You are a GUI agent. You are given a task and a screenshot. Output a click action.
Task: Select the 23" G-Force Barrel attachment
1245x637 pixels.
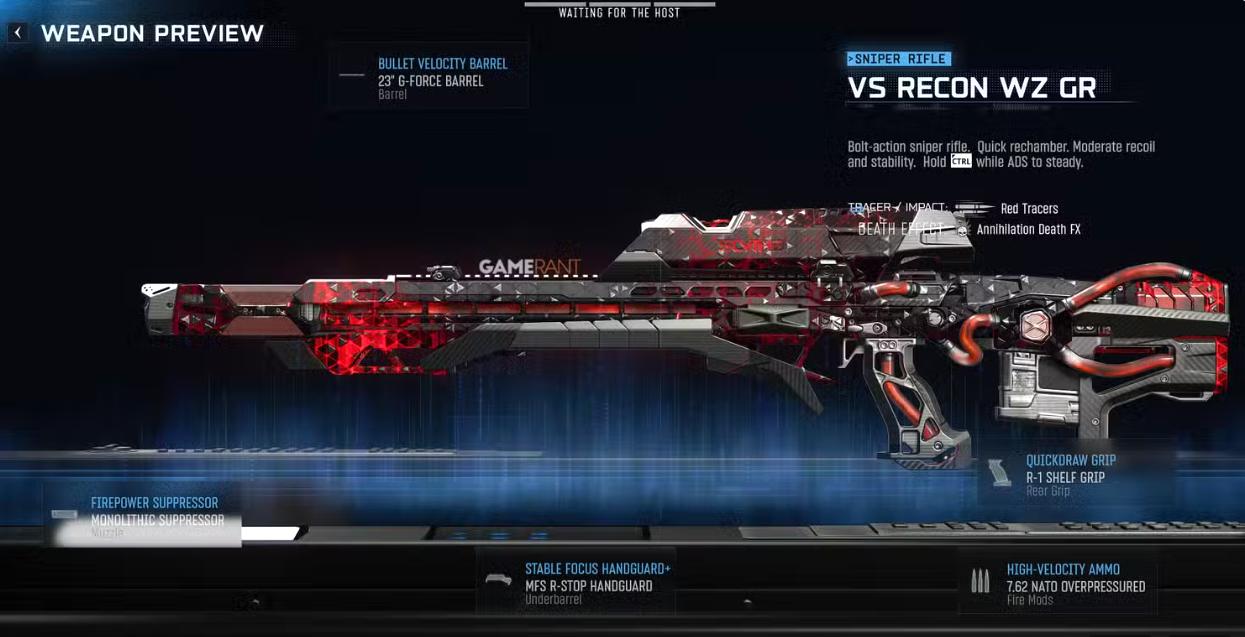click(x=429, y=79)
